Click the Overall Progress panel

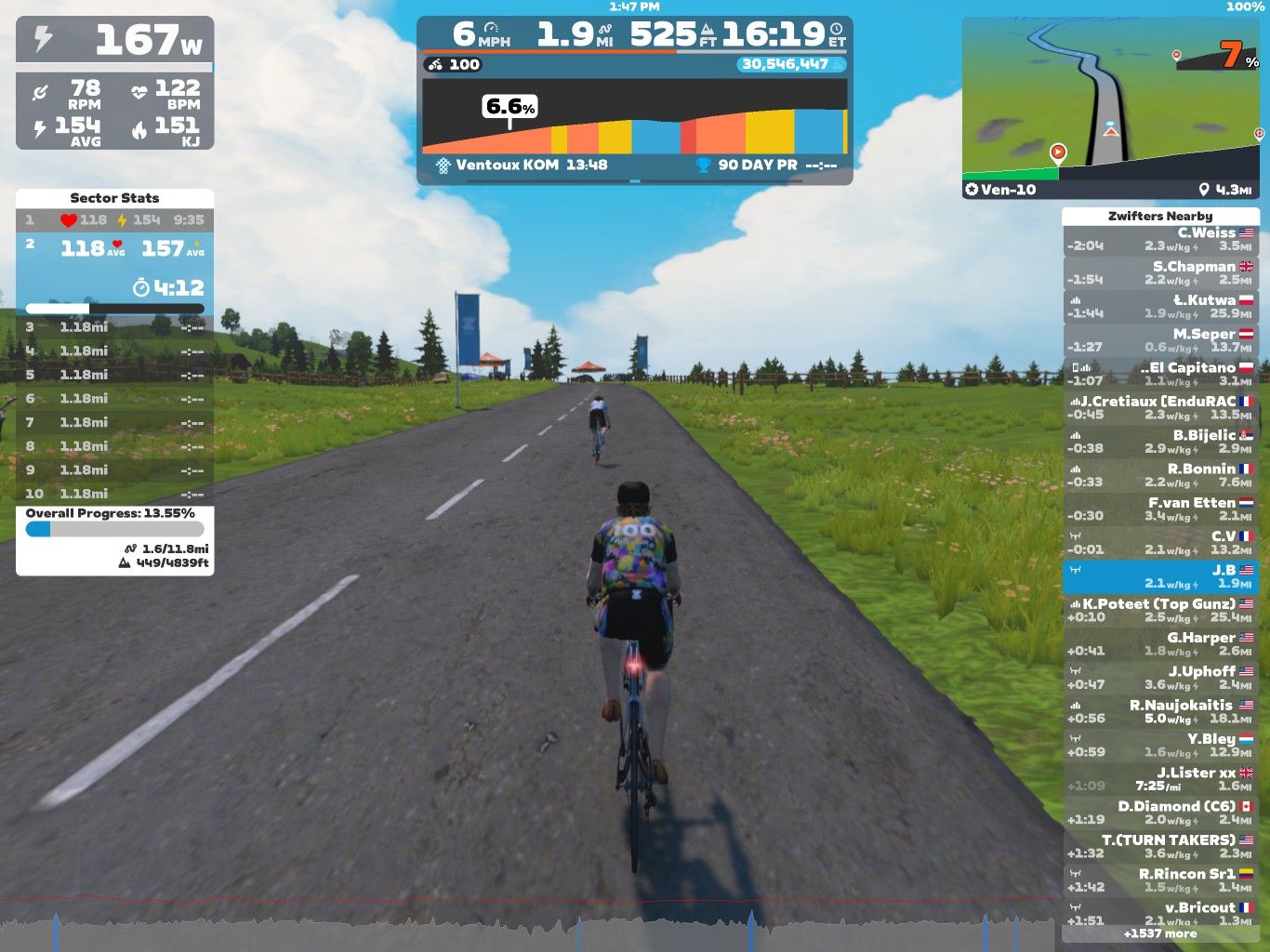click(x=114, y=540)
